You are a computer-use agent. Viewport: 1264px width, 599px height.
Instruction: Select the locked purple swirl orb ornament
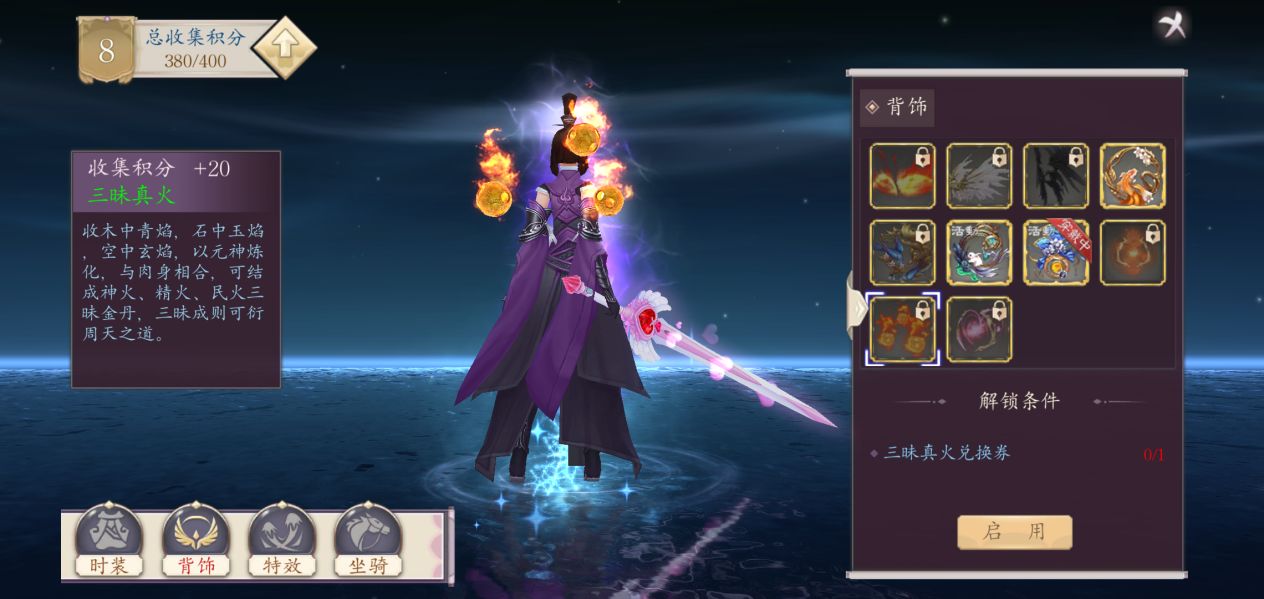(x=979, y=329)
